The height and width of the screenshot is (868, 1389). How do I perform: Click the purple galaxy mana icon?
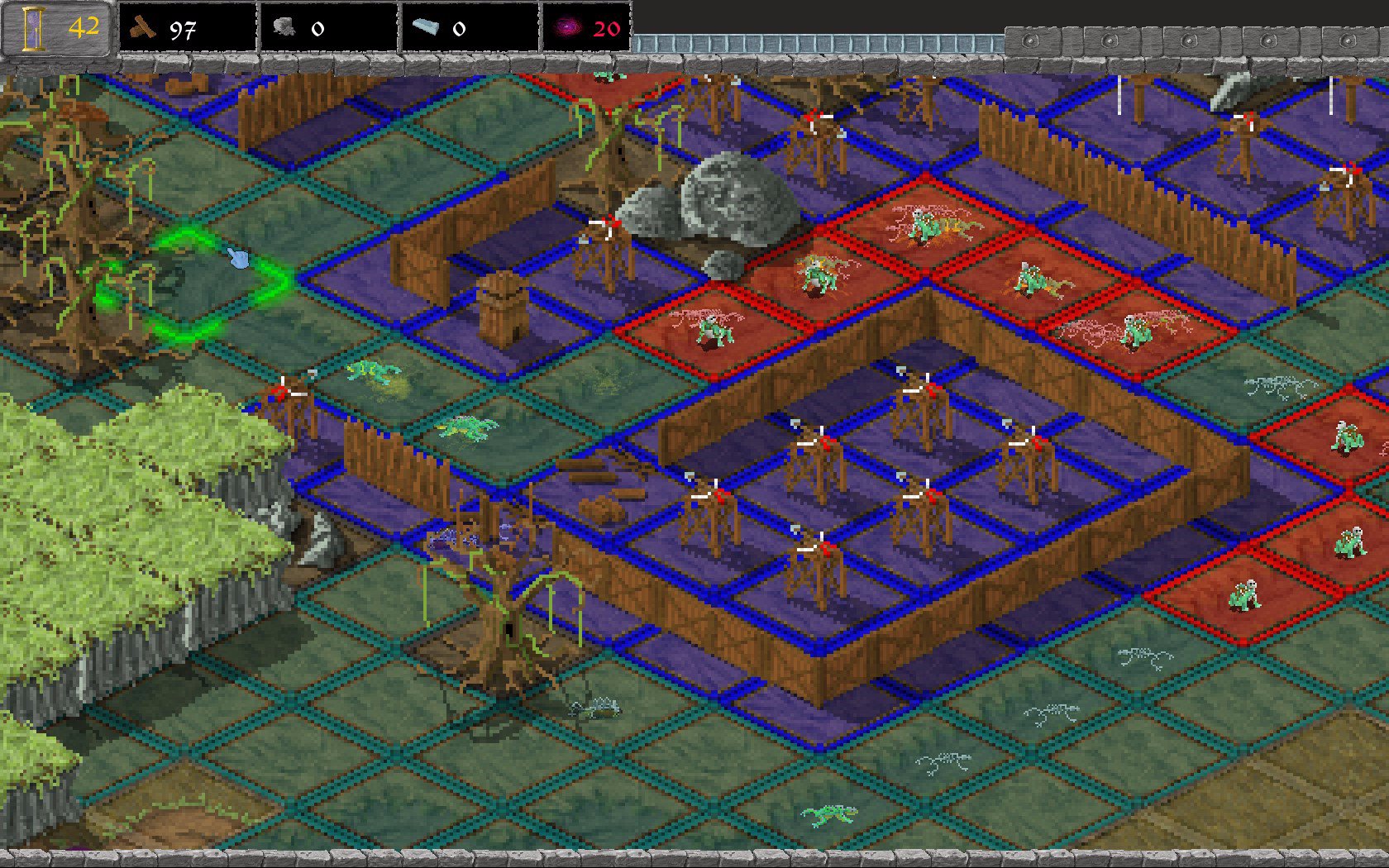568,26
